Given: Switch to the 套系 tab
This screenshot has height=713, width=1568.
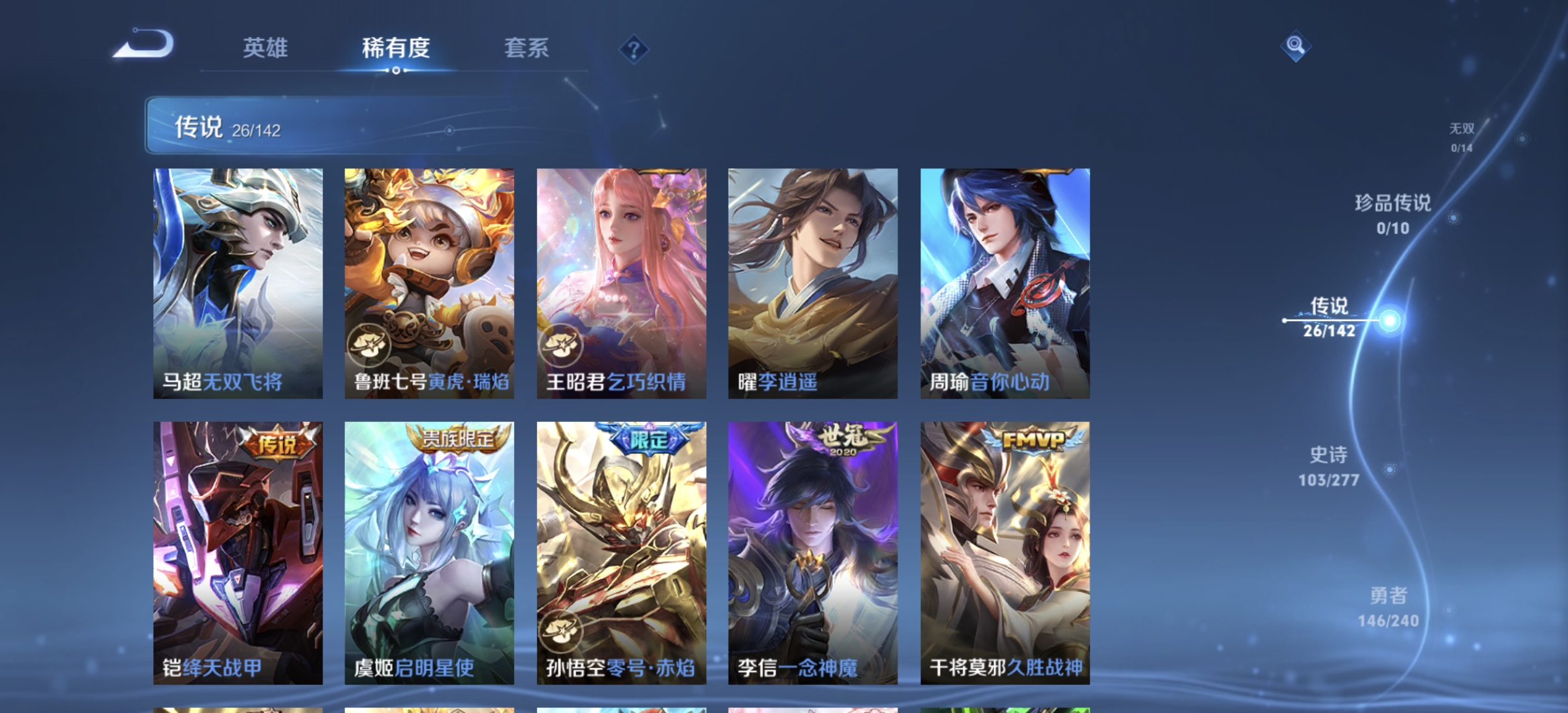Looking at the screenshot, I should coord(527,50).
